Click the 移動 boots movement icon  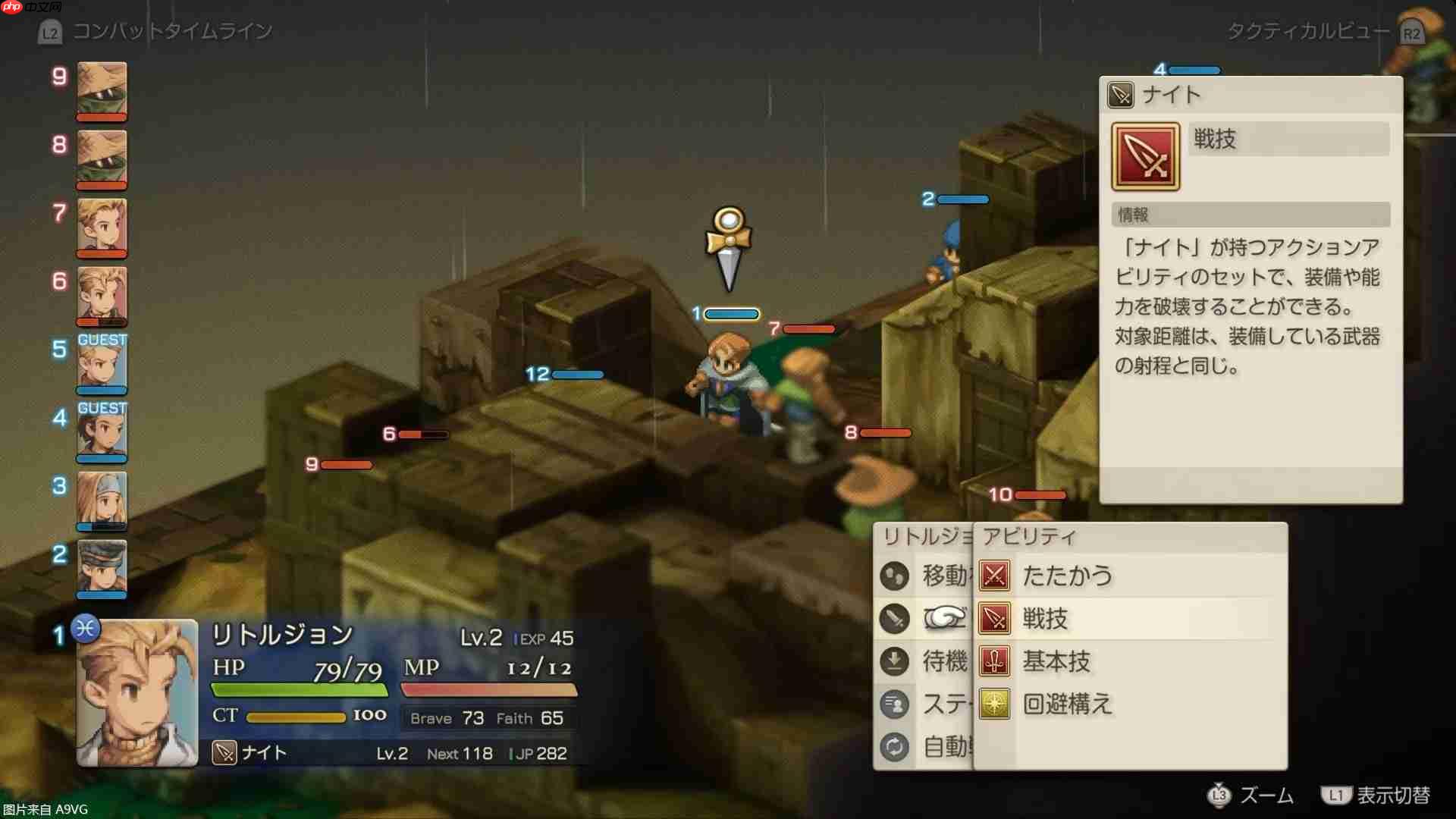tap(895, 576)
